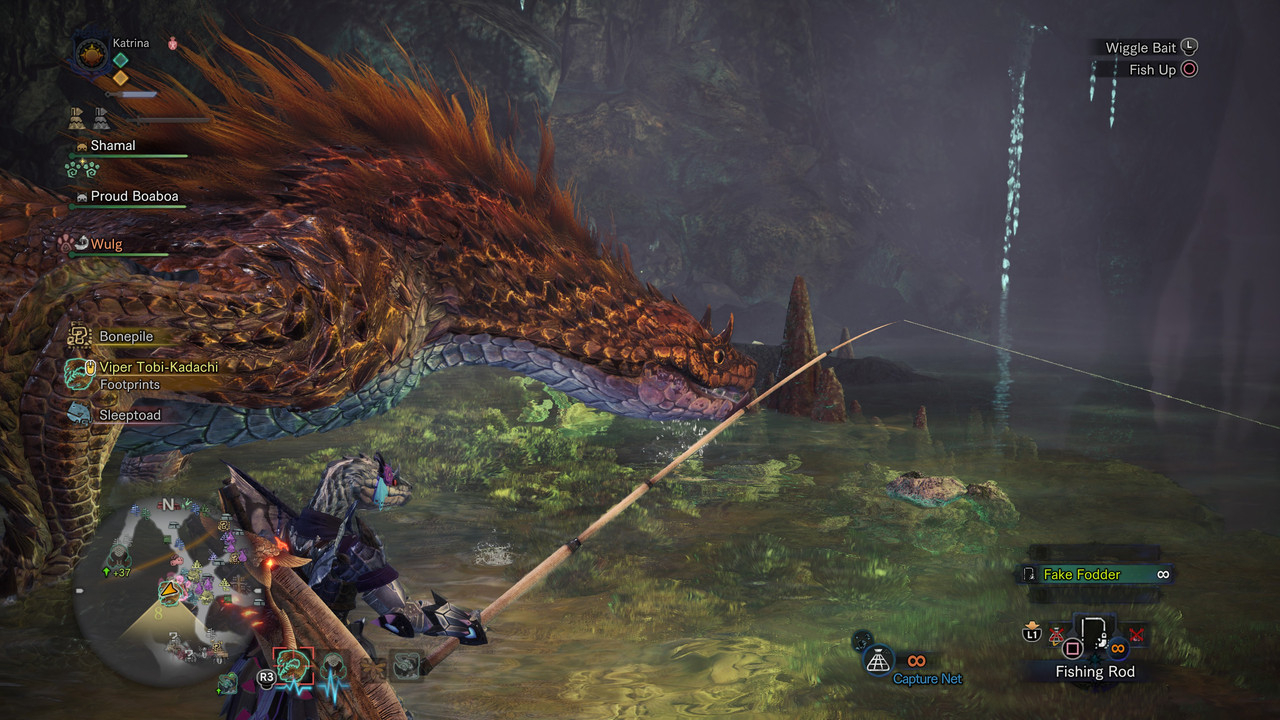The image size is (1280, 720).
Task: Select Wulg in the party list
Action: 107,244
